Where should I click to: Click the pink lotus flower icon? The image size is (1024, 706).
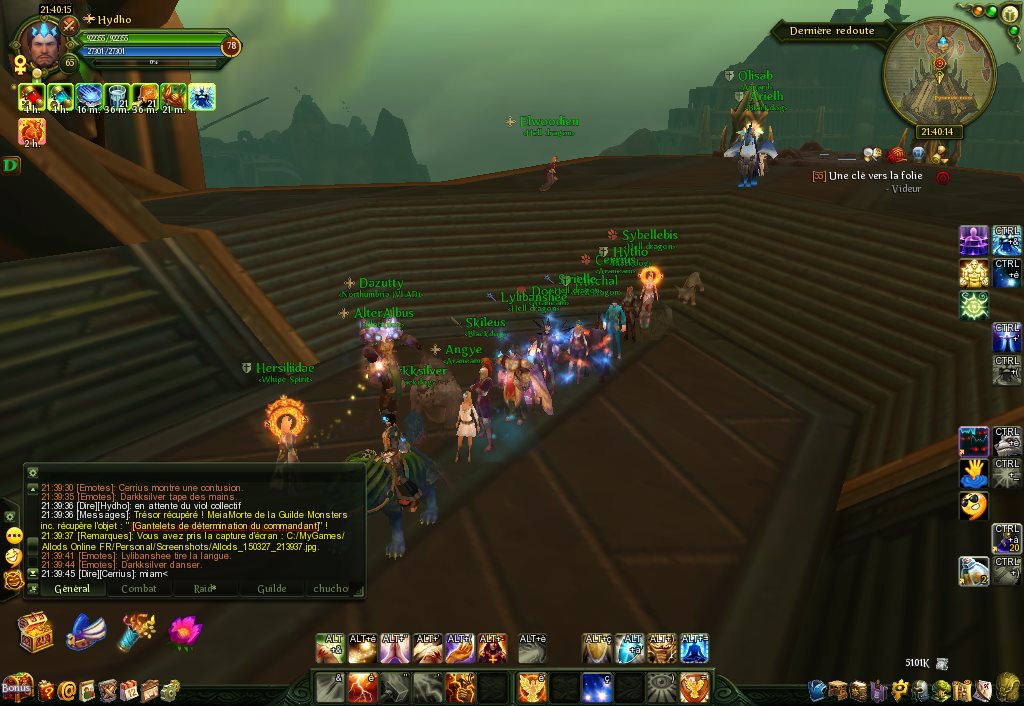click(185, 632)
